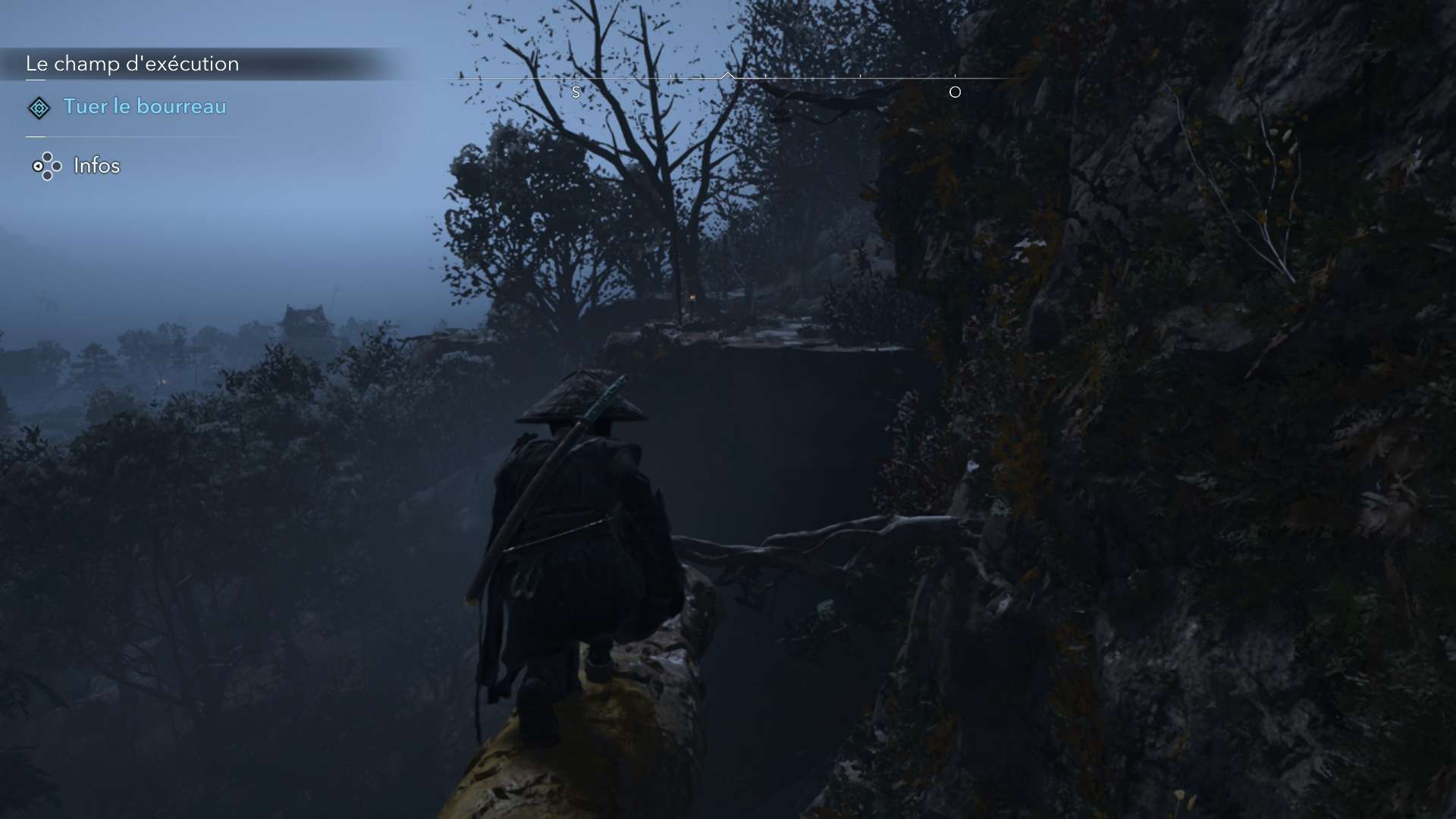Click the S marker on the compass
The height and width of the screenshot is (819, 1456).
pyautogui.click(x=576, y=93)
